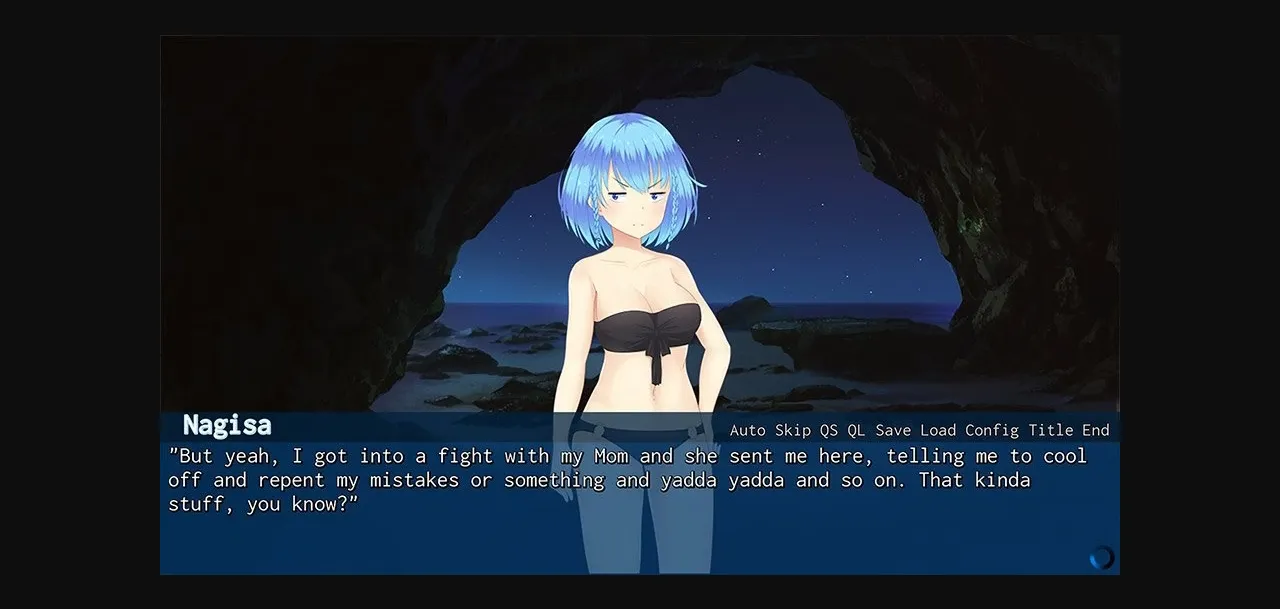Quick save using the QS button
1280x609 pixels.
(829, 430)
